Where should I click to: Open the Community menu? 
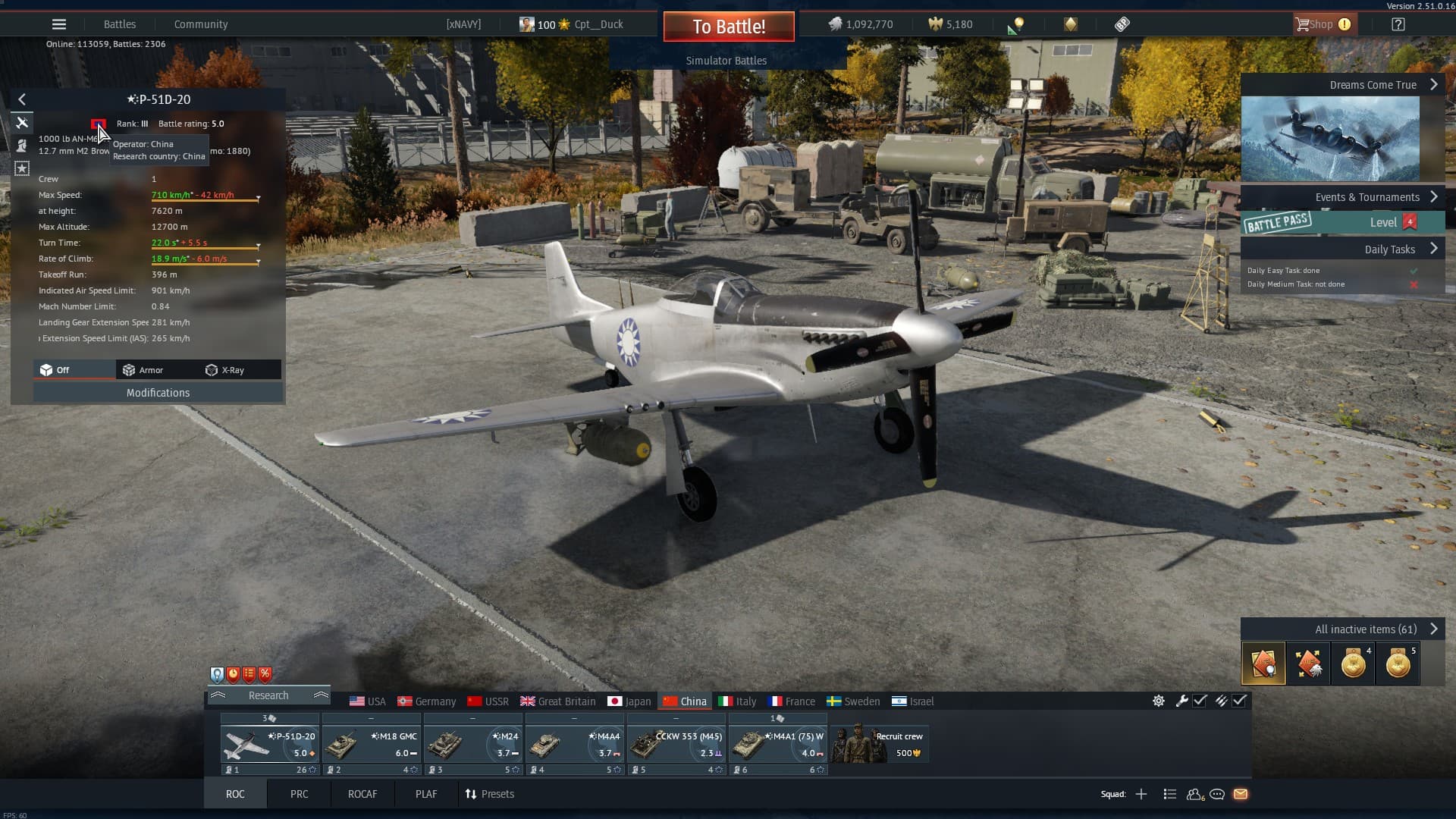click(201, 24)
